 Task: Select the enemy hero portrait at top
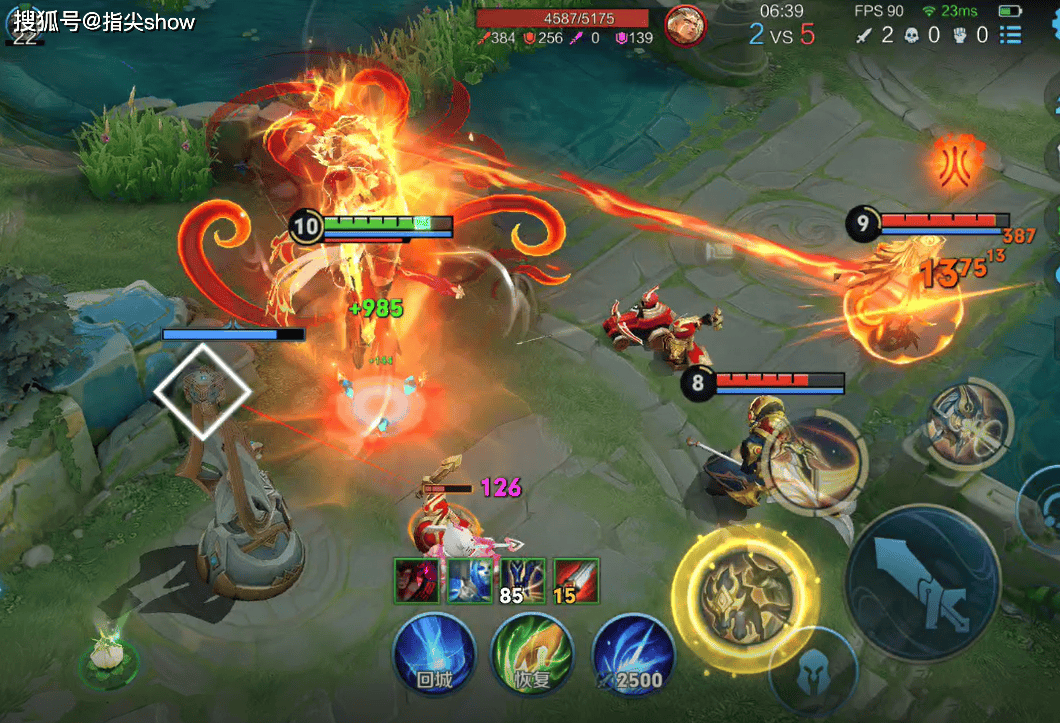tap(685, 26)
